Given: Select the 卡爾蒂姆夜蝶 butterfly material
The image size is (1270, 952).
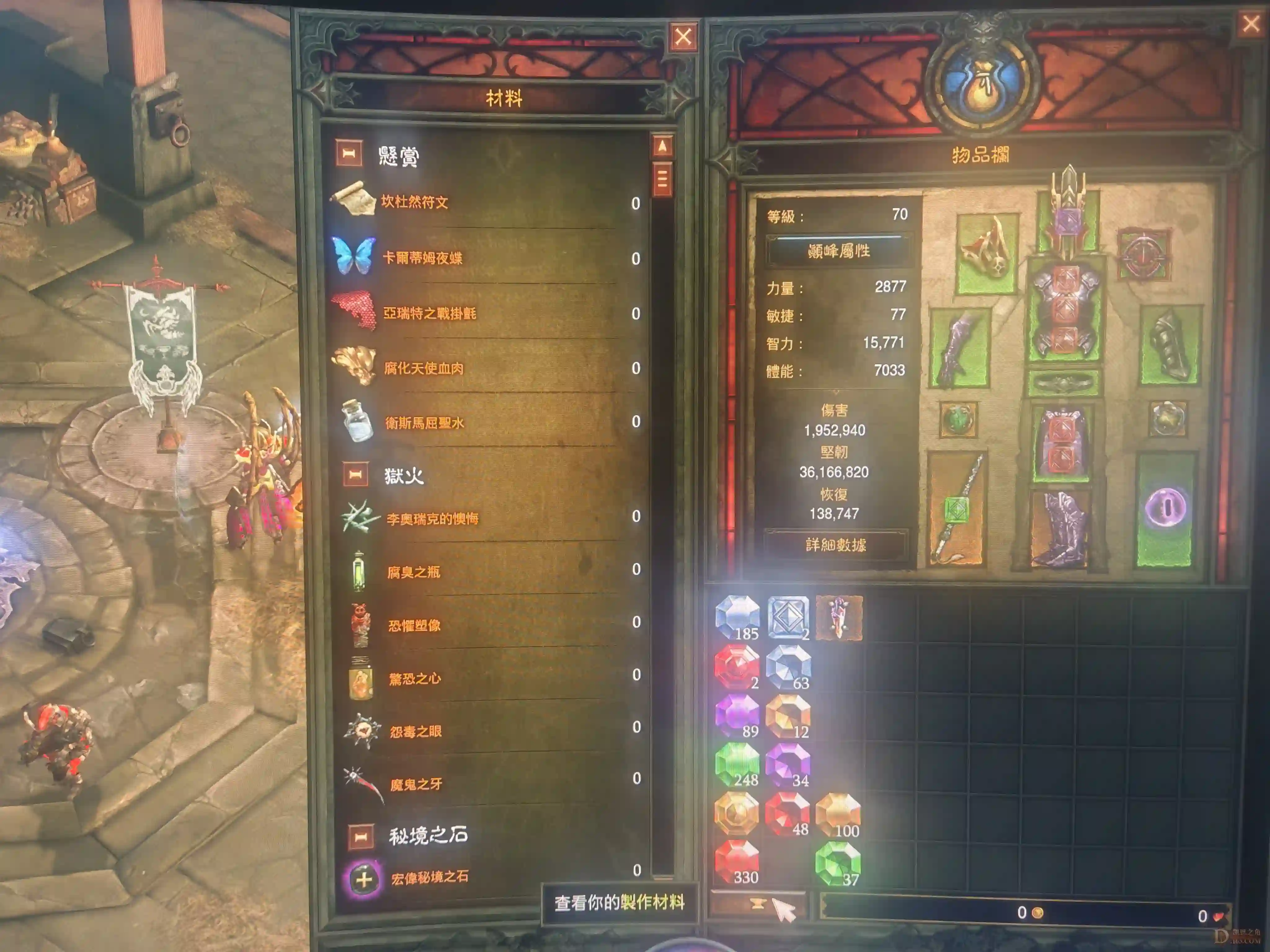Looking at the screenshot, I should tap(422, 258).
